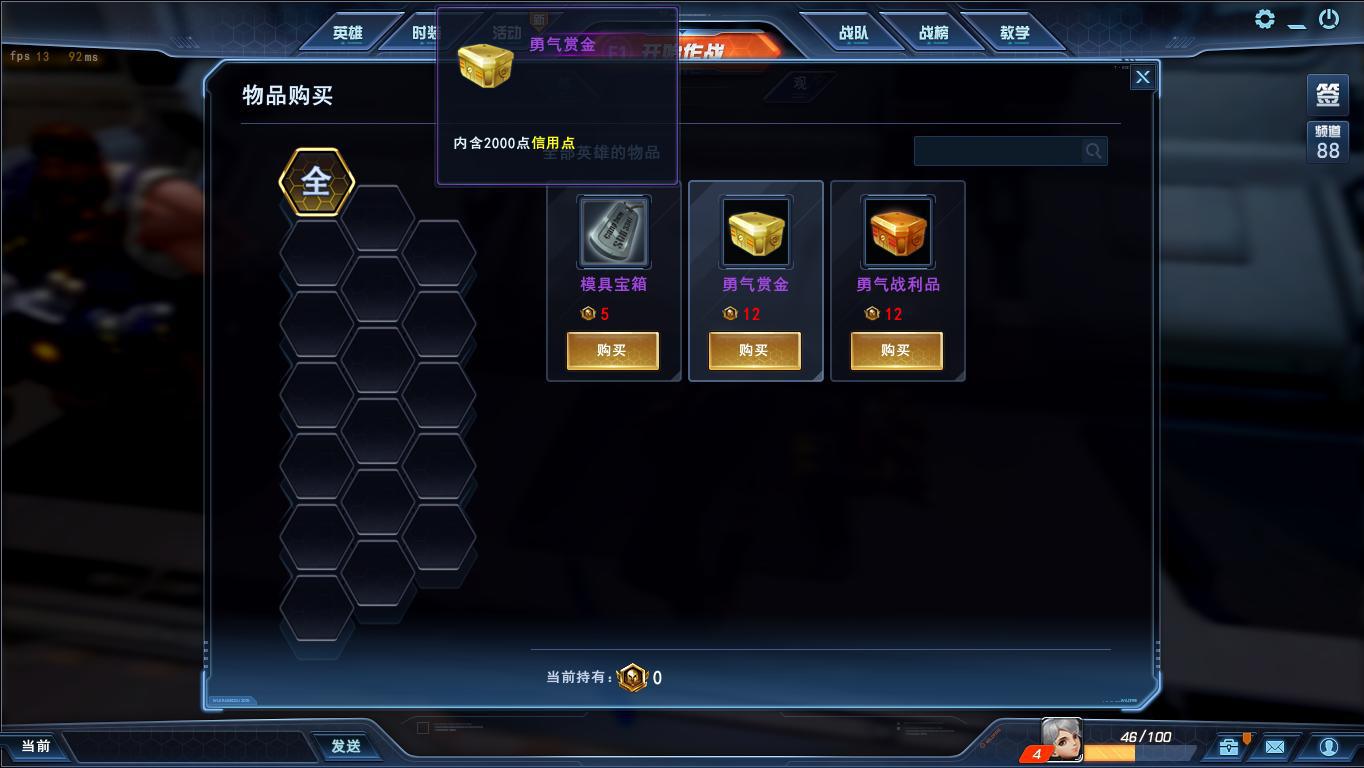Open the 教学 tab

1014,31
